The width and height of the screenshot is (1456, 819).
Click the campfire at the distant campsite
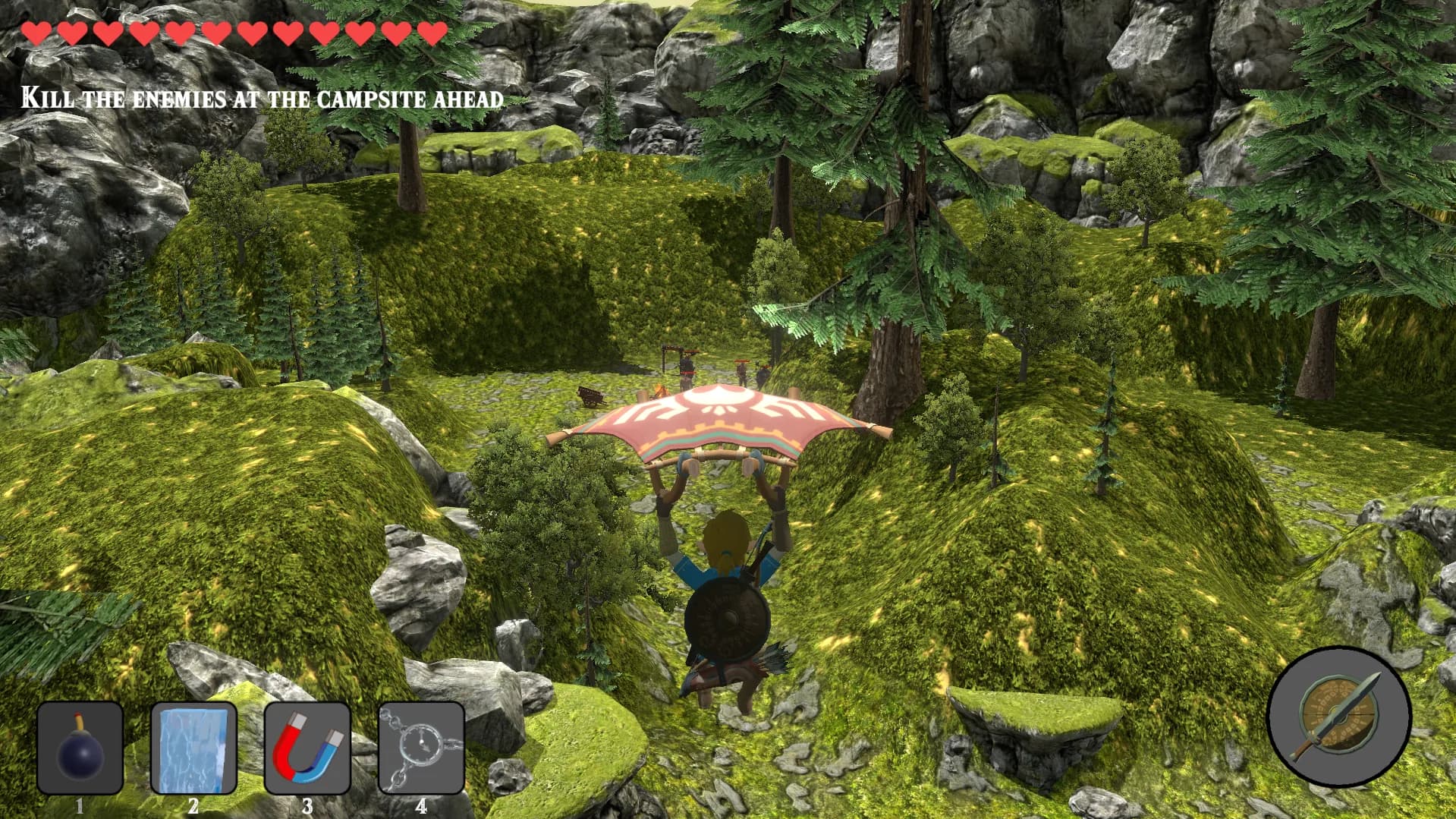[x=659, y=392]
